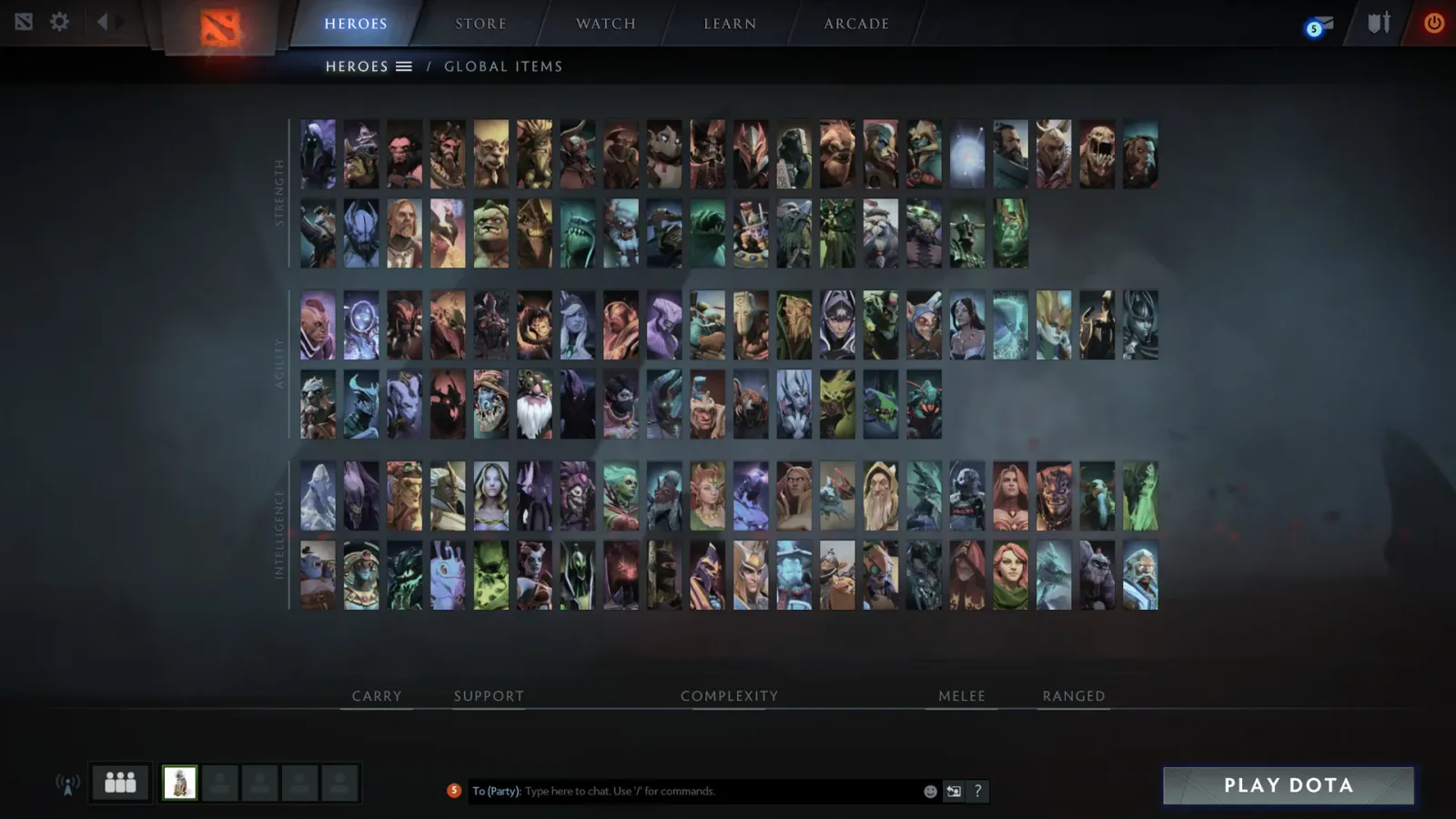The image size is (1456, 819).
Task: Toggle the Carry role filter
Action: [376, 695]
